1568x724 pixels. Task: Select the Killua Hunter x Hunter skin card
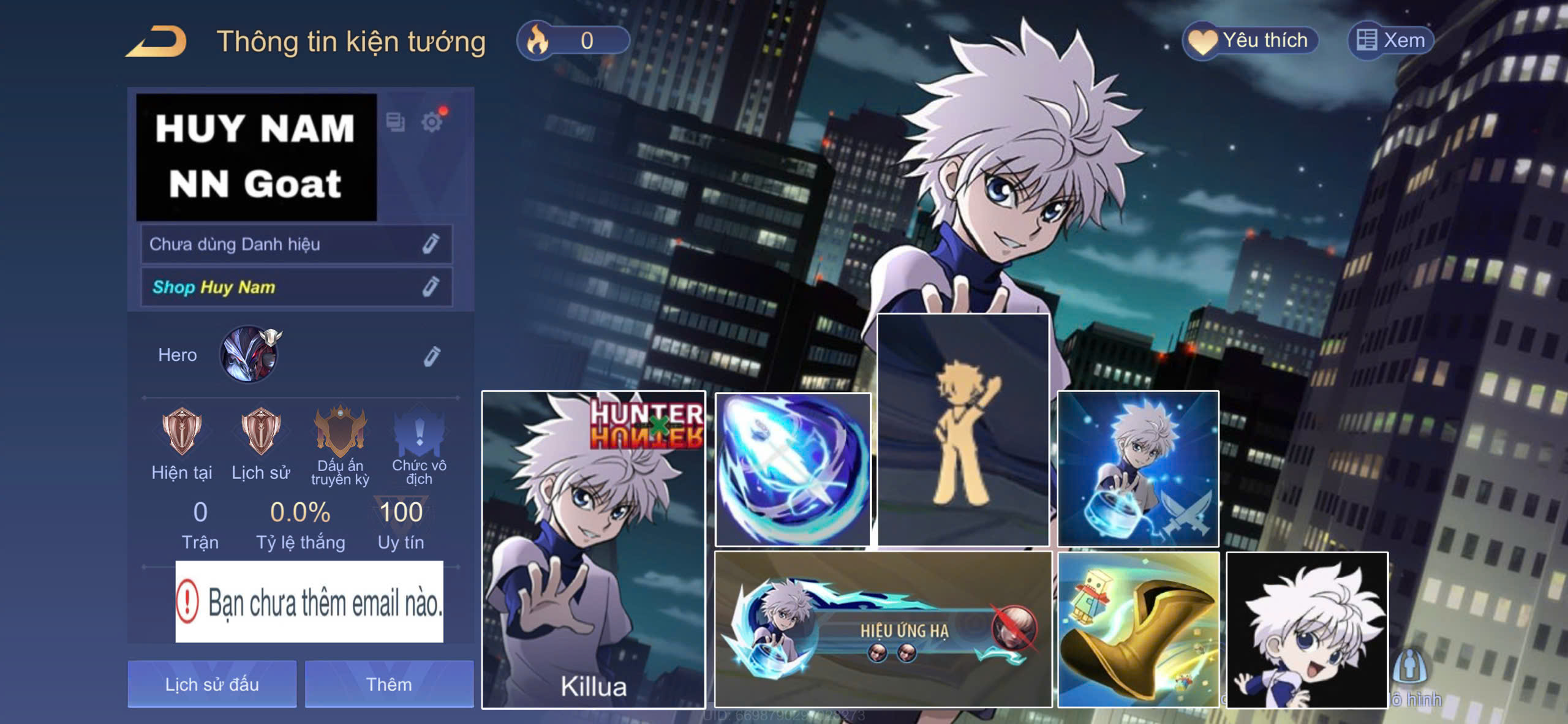593,549
